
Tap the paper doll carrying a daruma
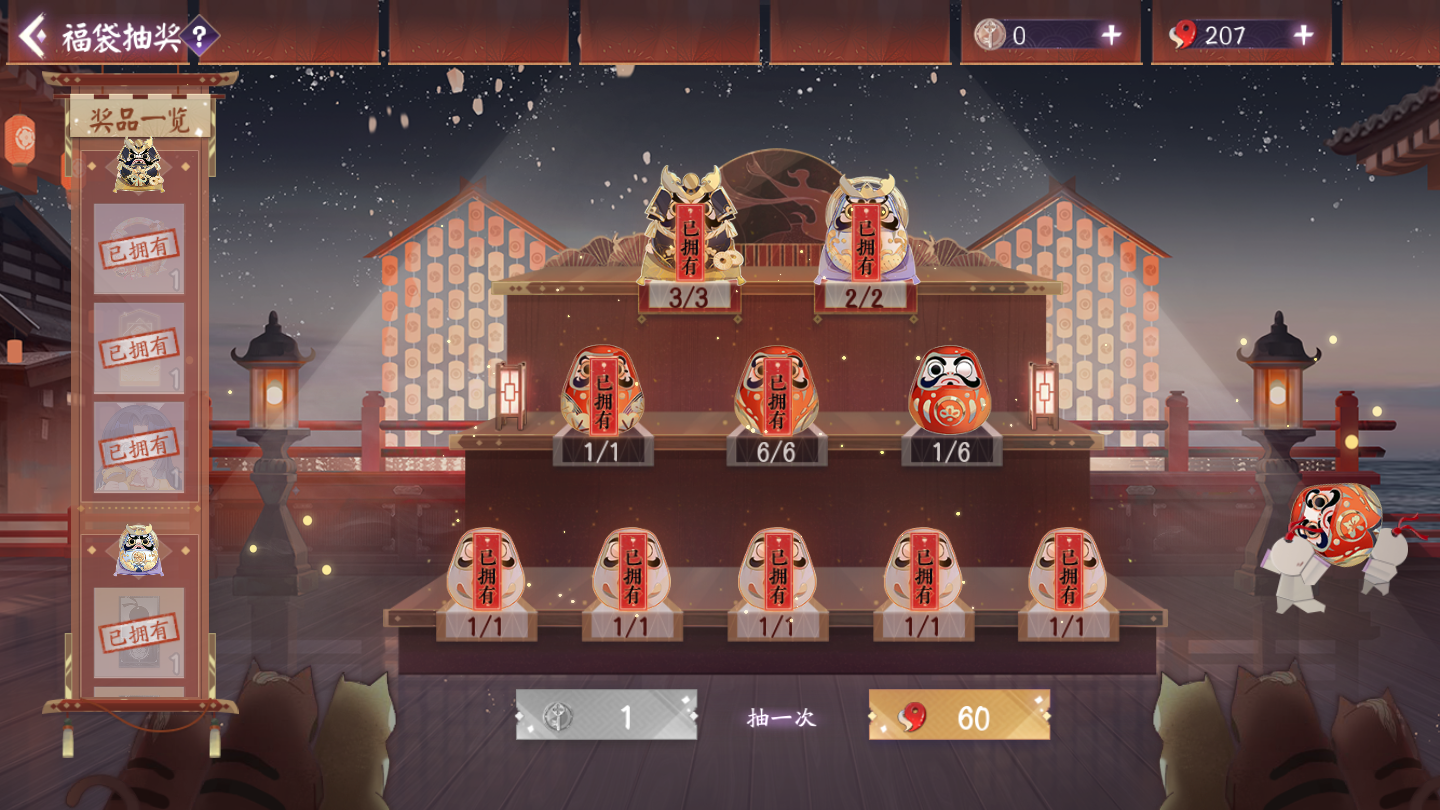[1332, 545]
